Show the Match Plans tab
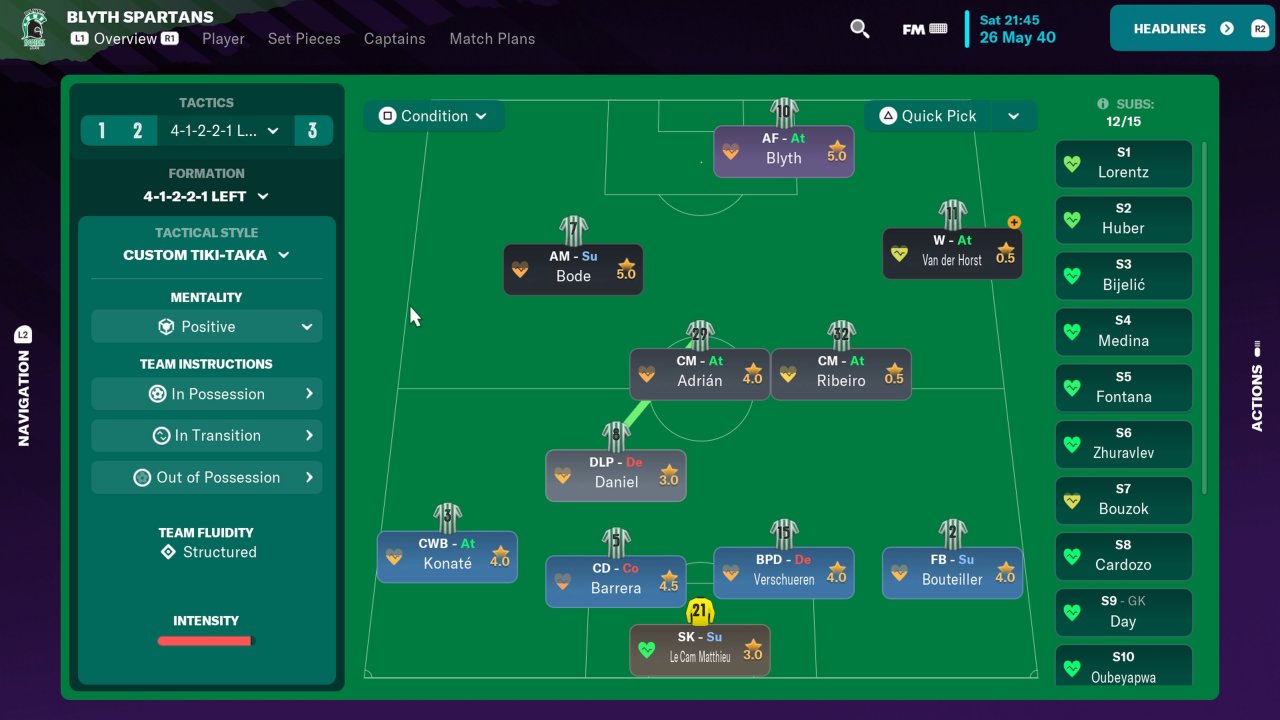The image size is (1280, 720). tap(492, 39)
